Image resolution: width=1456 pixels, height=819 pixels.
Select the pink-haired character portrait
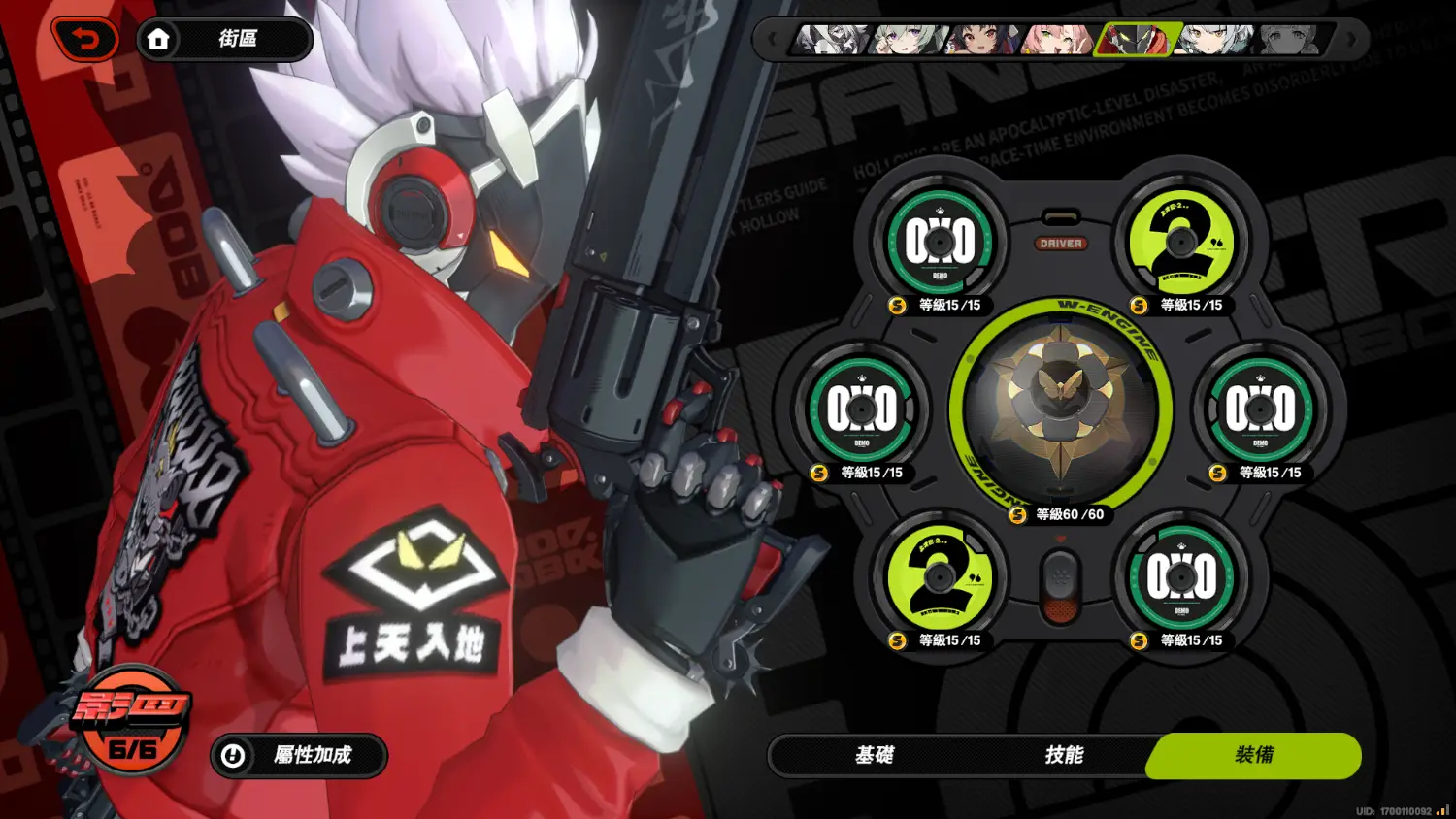[x=1058, y=40]
